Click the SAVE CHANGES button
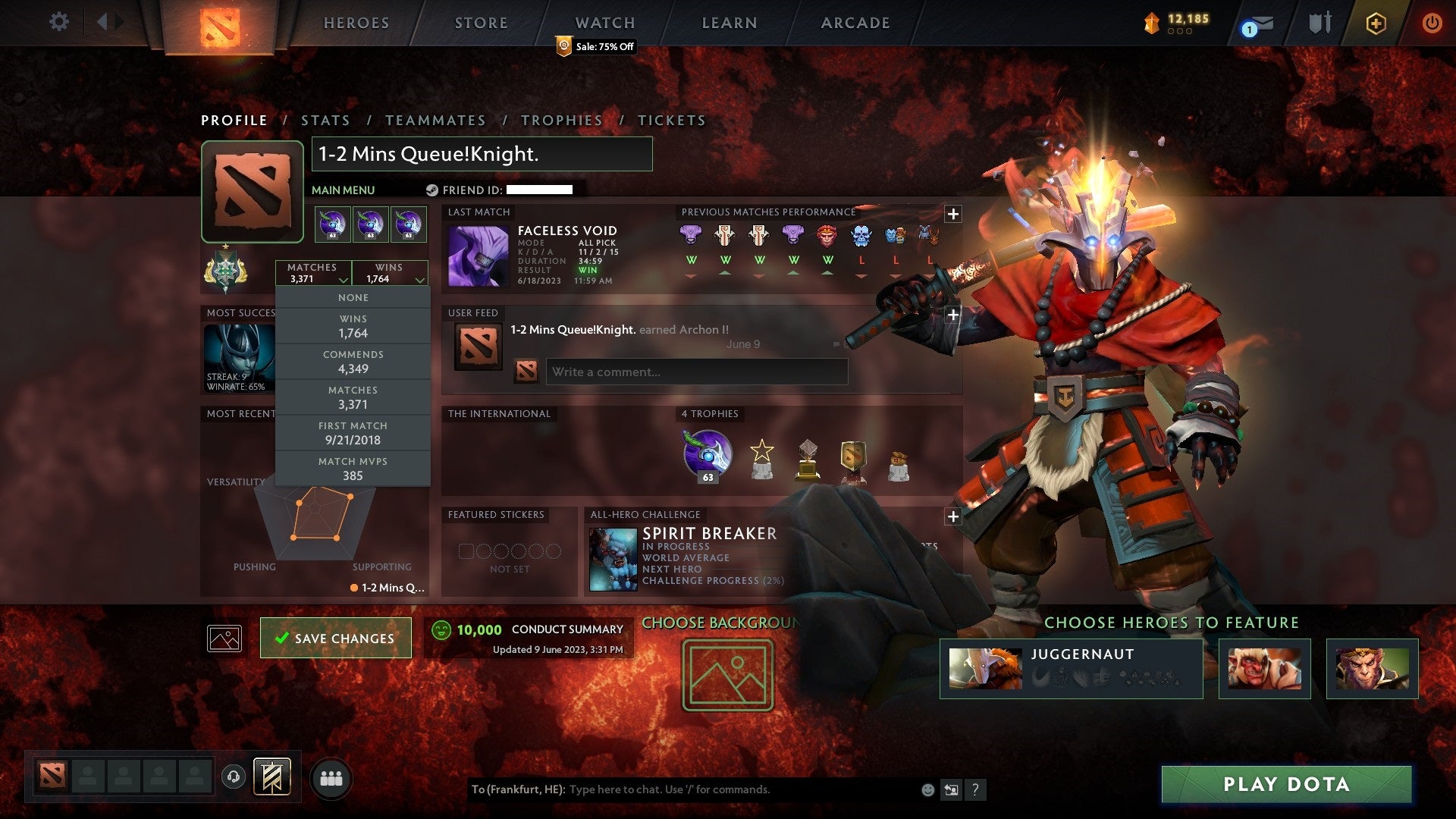 tap(335, 638)
